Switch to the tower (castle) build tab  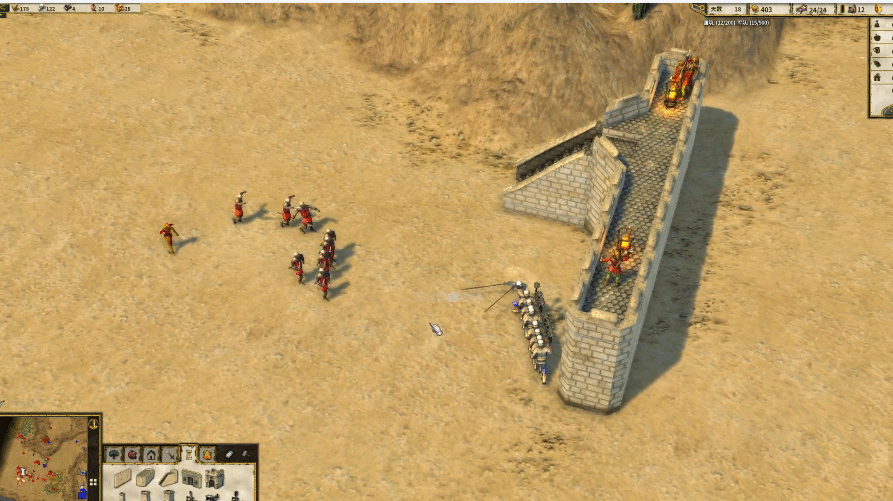(x=188, y=454)
